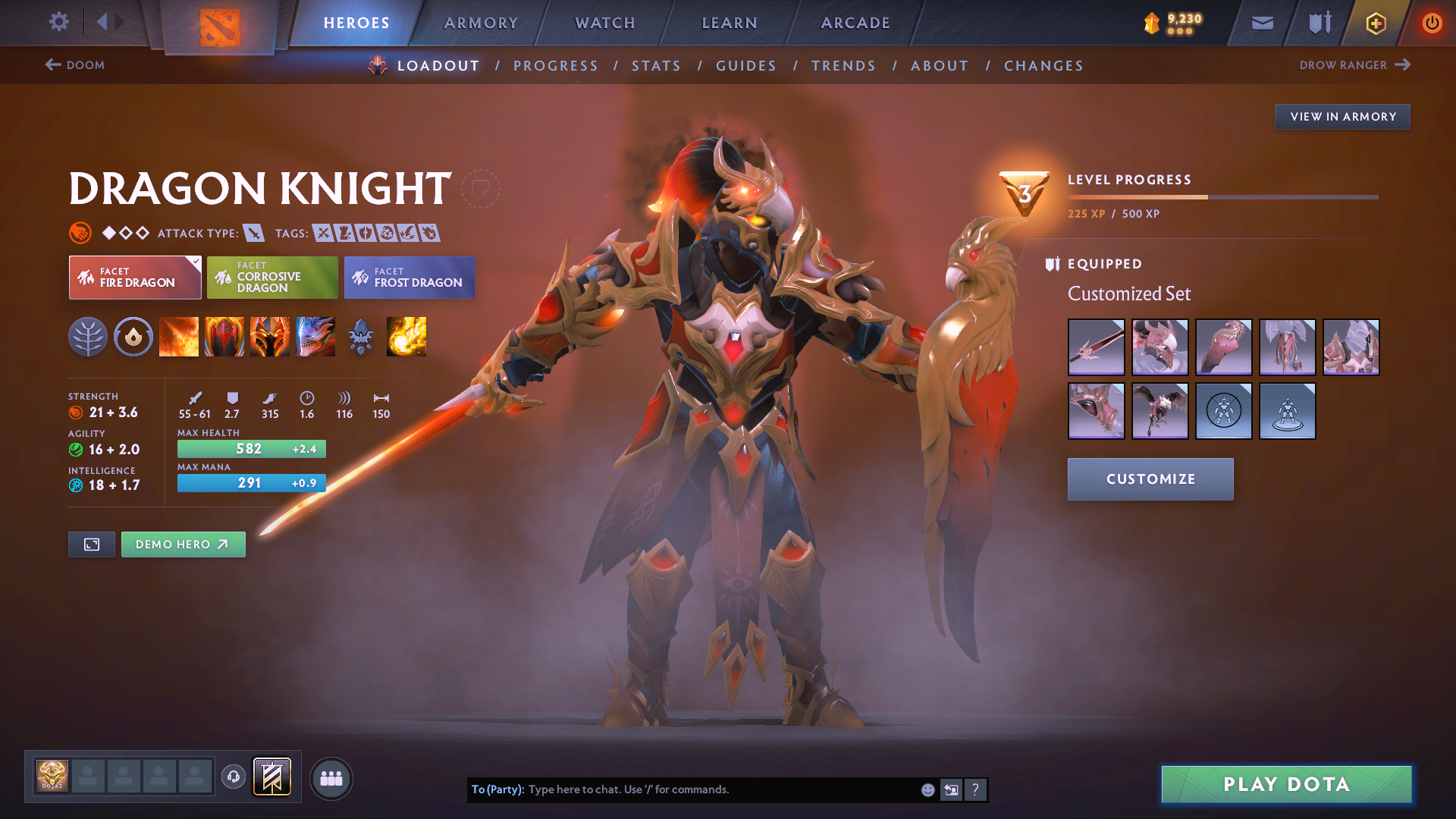Open the talent tree icon
The image size is (1456, 819).
pos(88,337)
